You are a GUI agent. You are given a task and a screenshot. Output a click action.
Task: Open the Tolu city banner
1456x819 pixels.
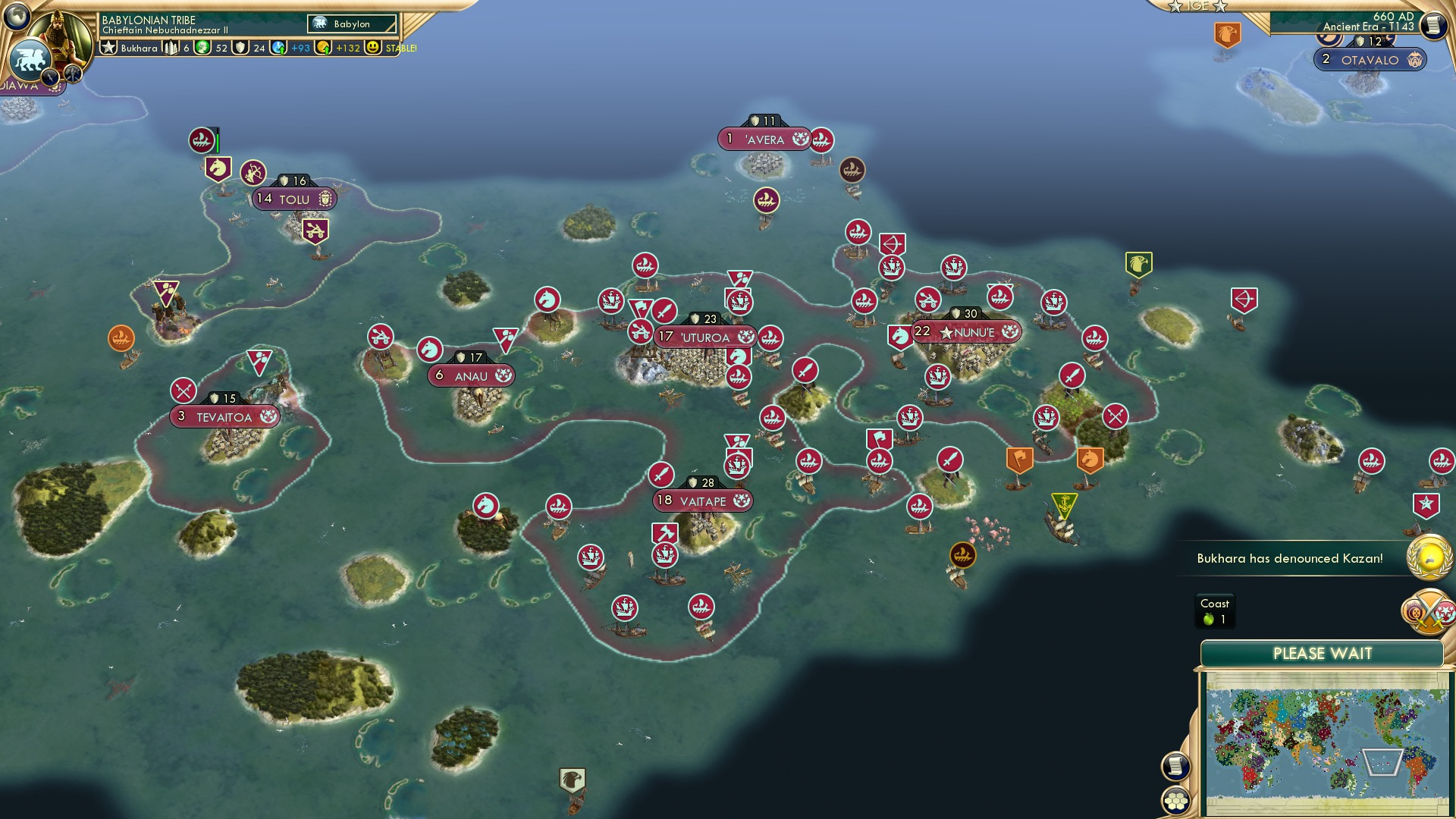click(x=294, y=199)
